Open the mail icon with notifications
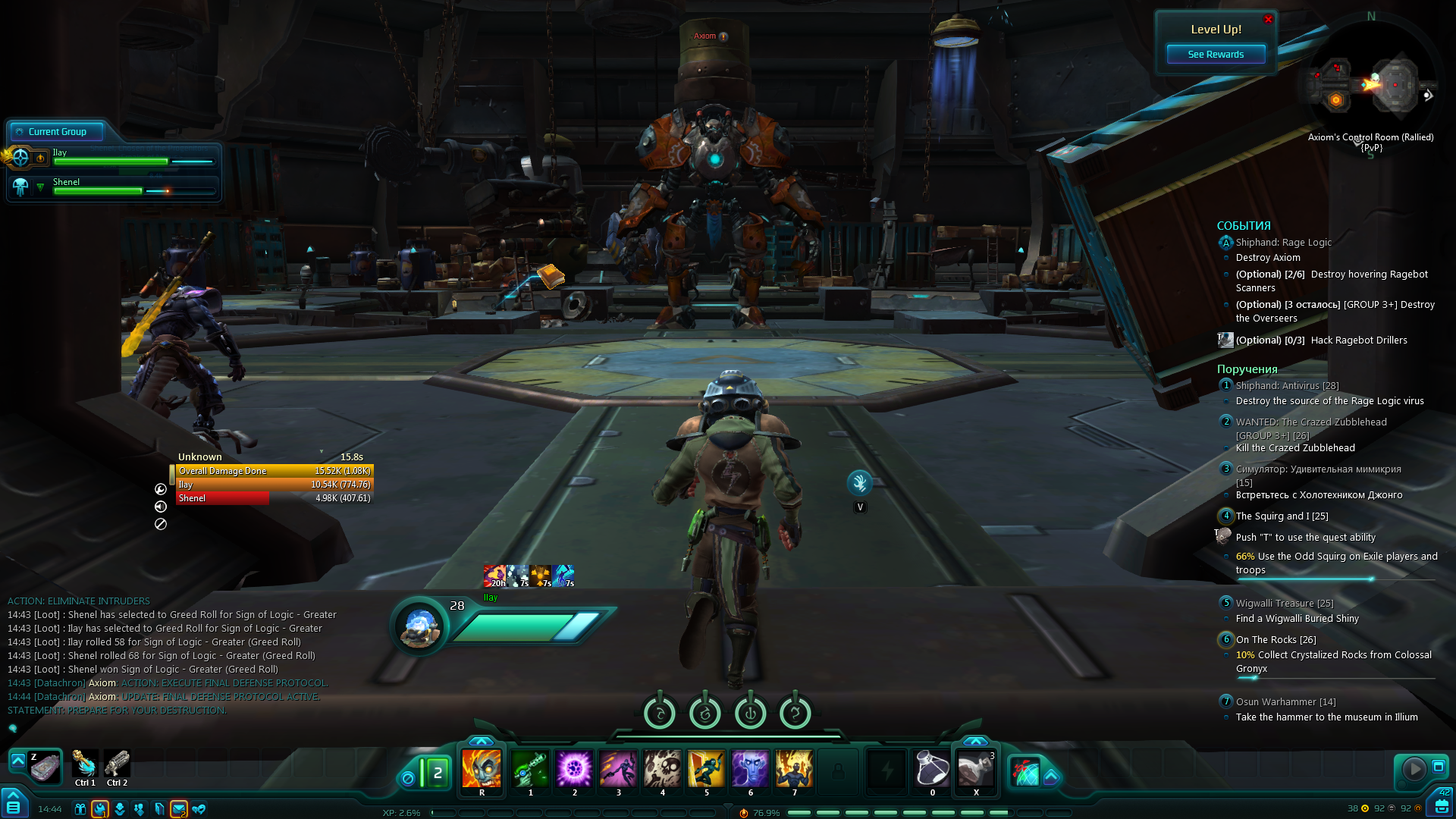Image resolution: width=1456 pixels, height=819 pixels. (179, 809)
